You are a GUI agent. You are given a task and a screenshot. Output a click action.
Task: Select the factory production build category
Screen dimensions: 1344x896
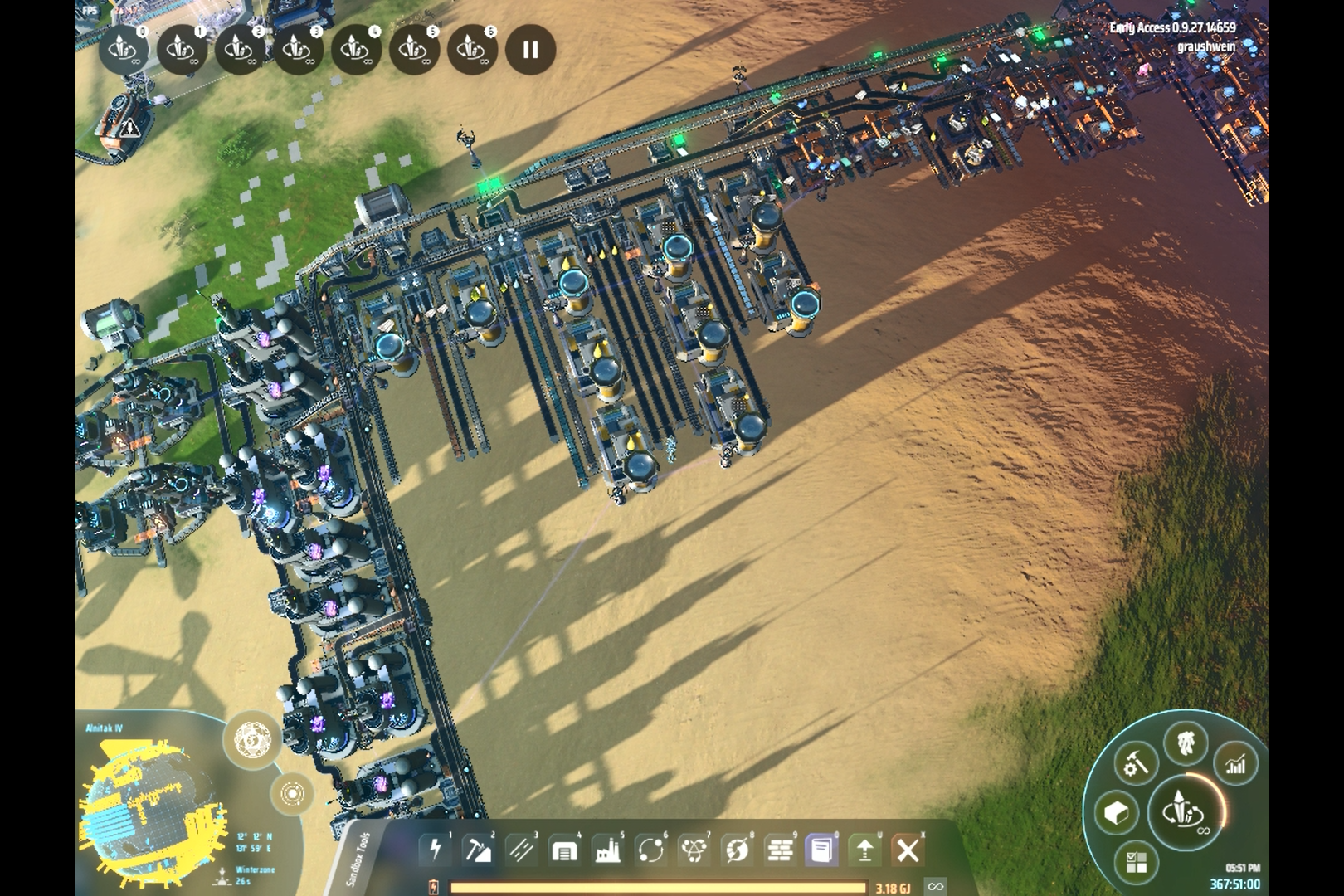coord(607,850)
